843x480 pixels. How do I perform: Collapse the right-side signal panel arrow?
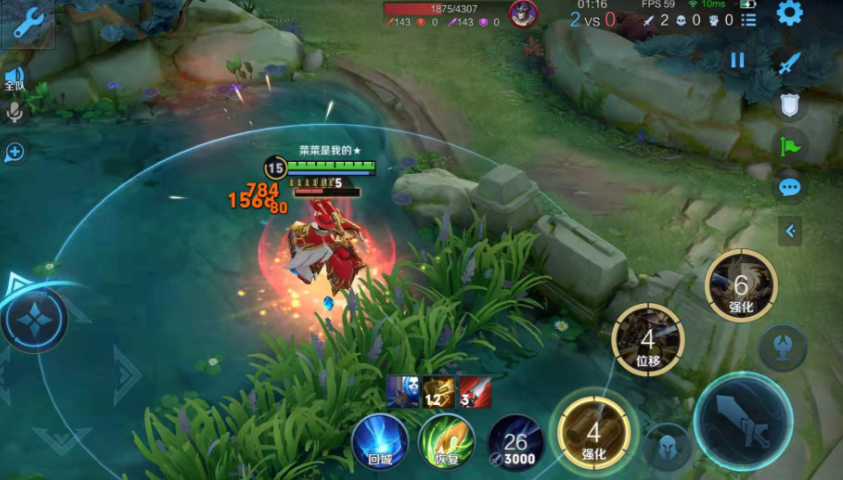[790, 232]
